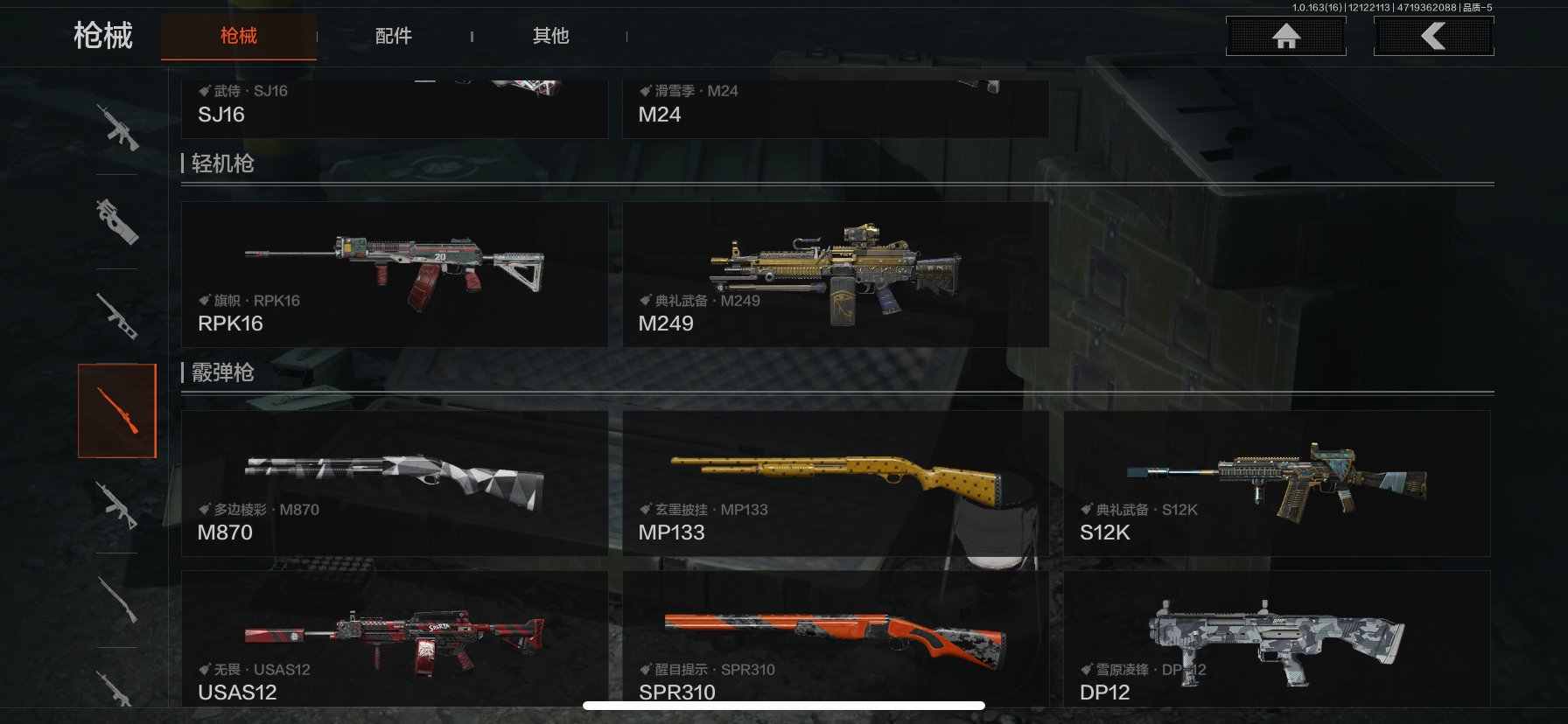This screenshot has width=1568, height=724.
Task: Open the assault rifle category icon
Action: pos(117,128)
